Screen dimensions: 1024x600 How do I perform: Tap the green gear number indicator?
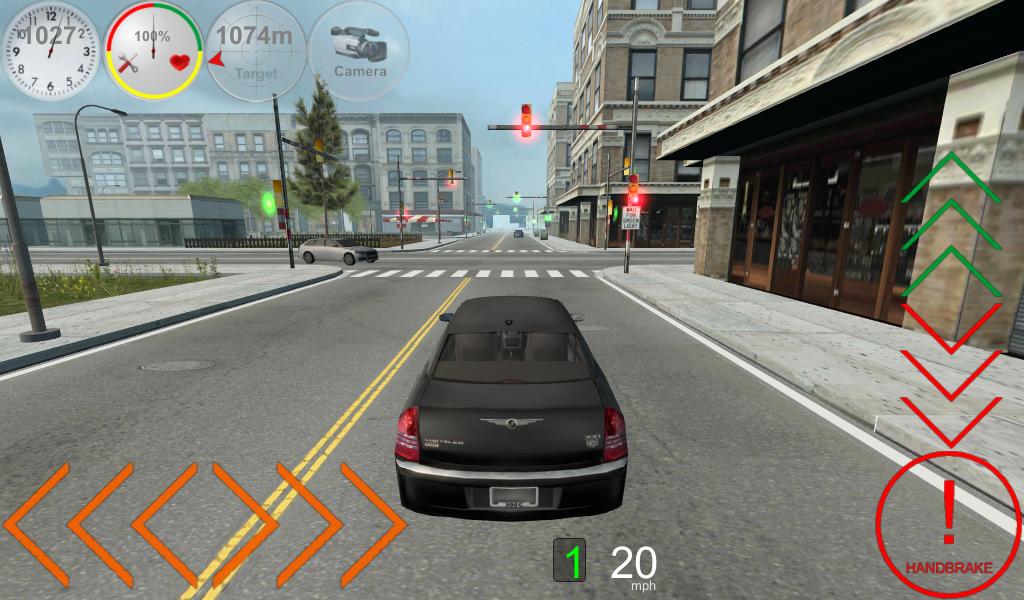[571, 562]
